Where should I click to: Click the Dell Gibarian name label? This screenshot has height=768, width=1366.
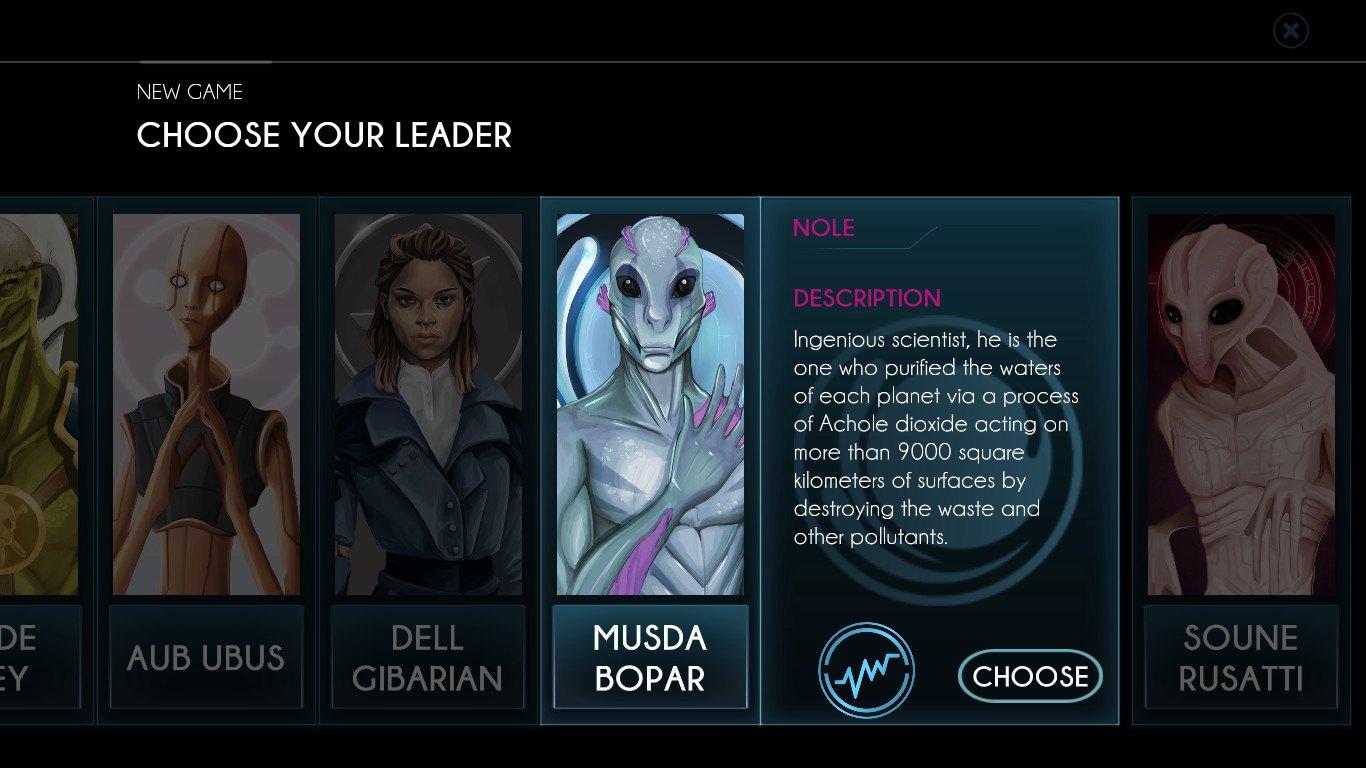(428, 657)
